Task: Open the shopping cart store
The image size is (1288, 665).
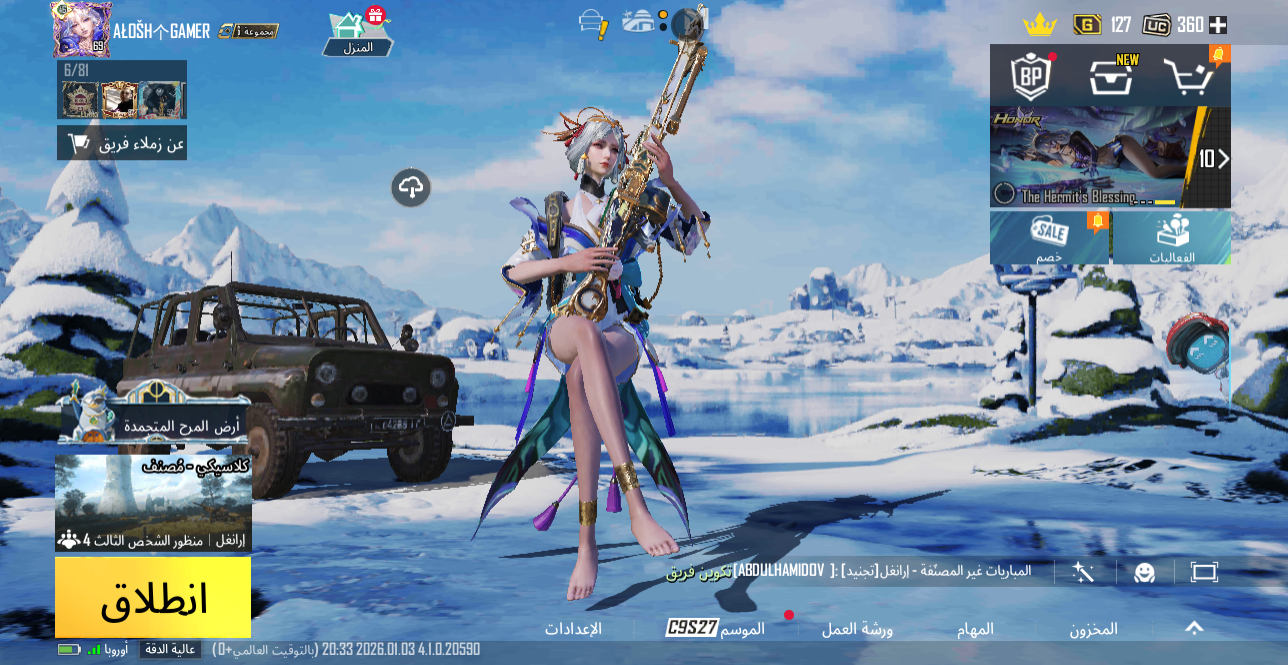Action: [1190, 76]
